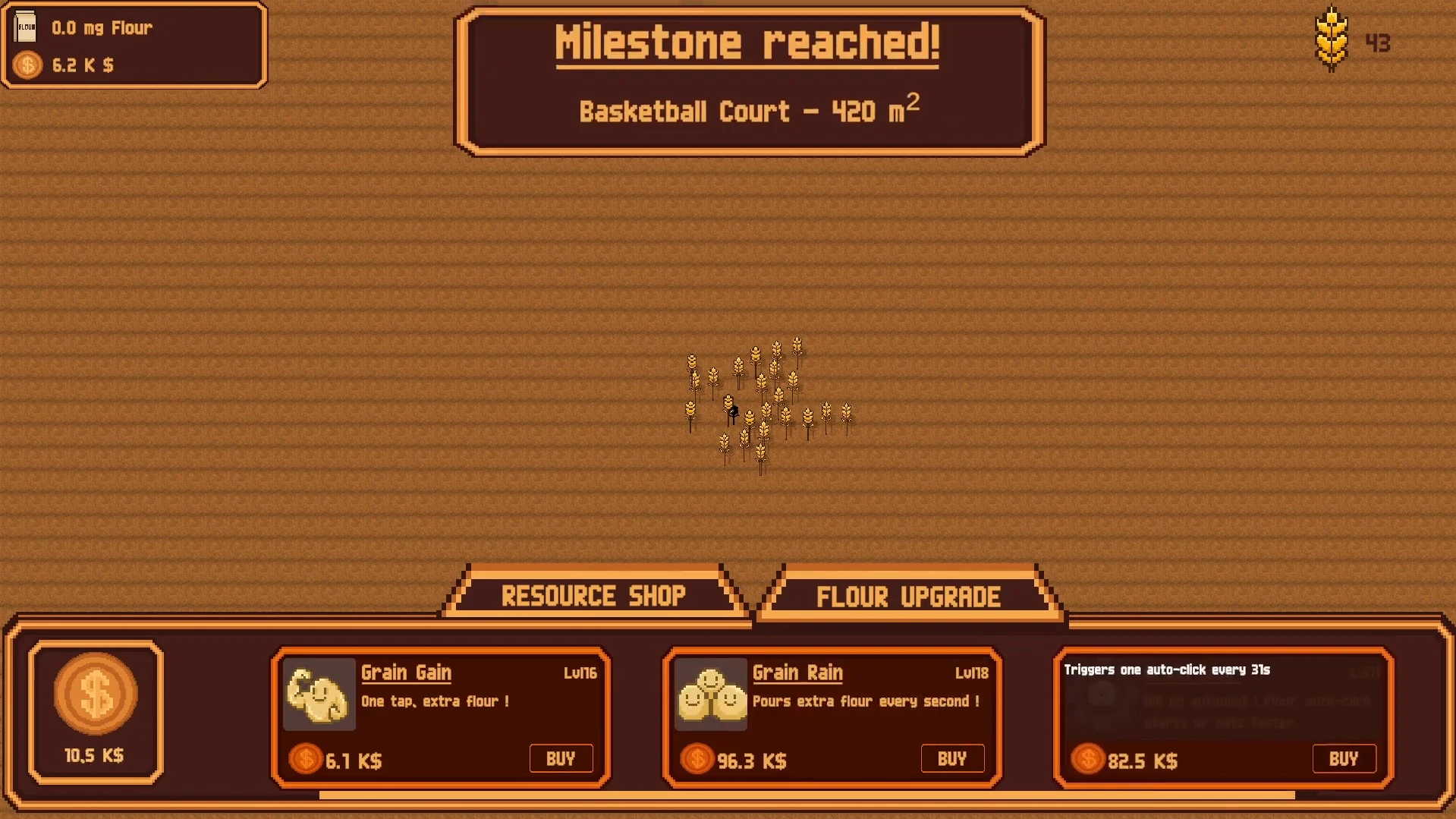Buy the auto-click upgrade for 82.5 K$

1344,758
